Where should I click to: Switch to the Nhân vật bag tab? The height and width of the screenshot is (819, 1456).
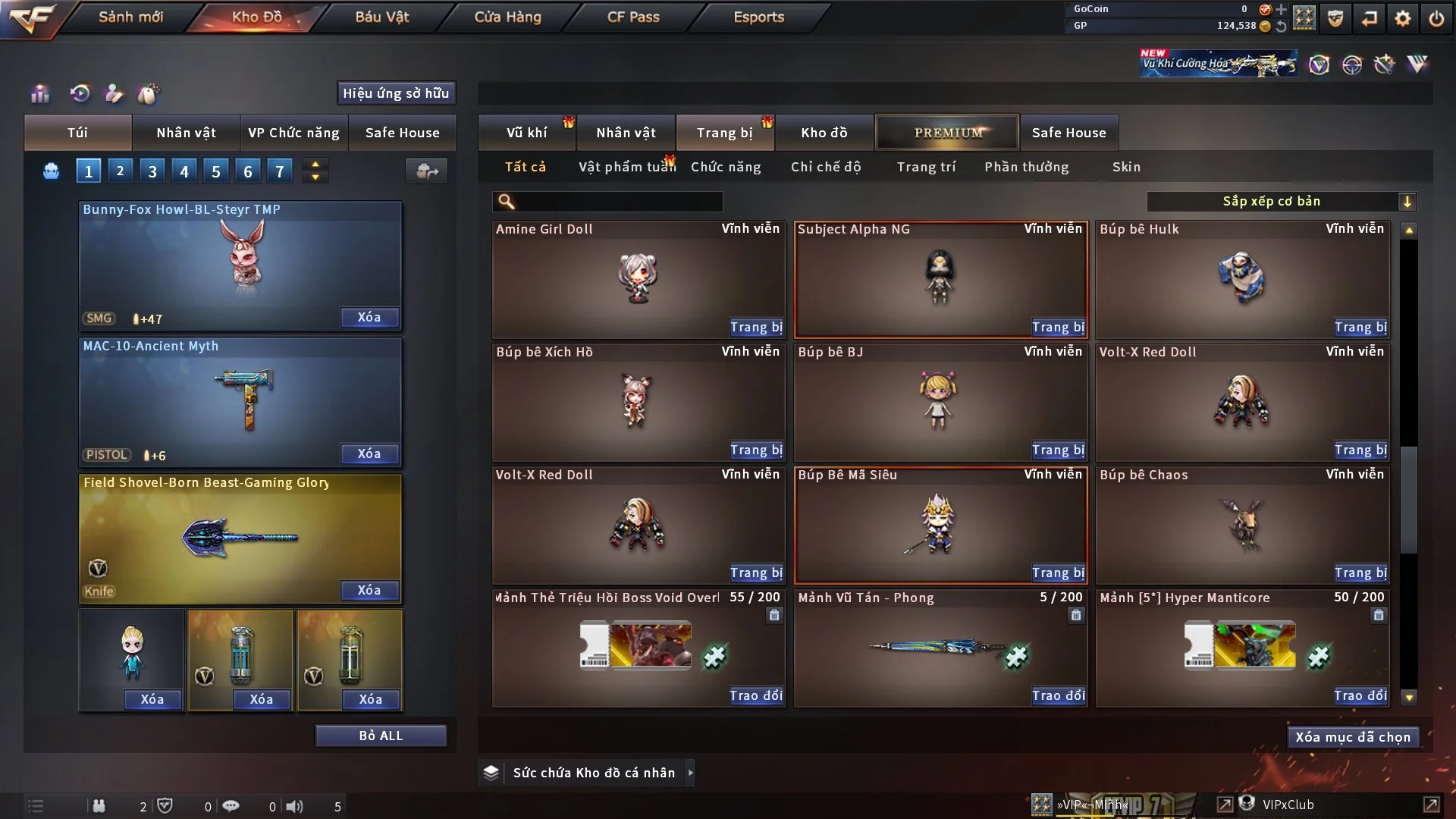186,133
